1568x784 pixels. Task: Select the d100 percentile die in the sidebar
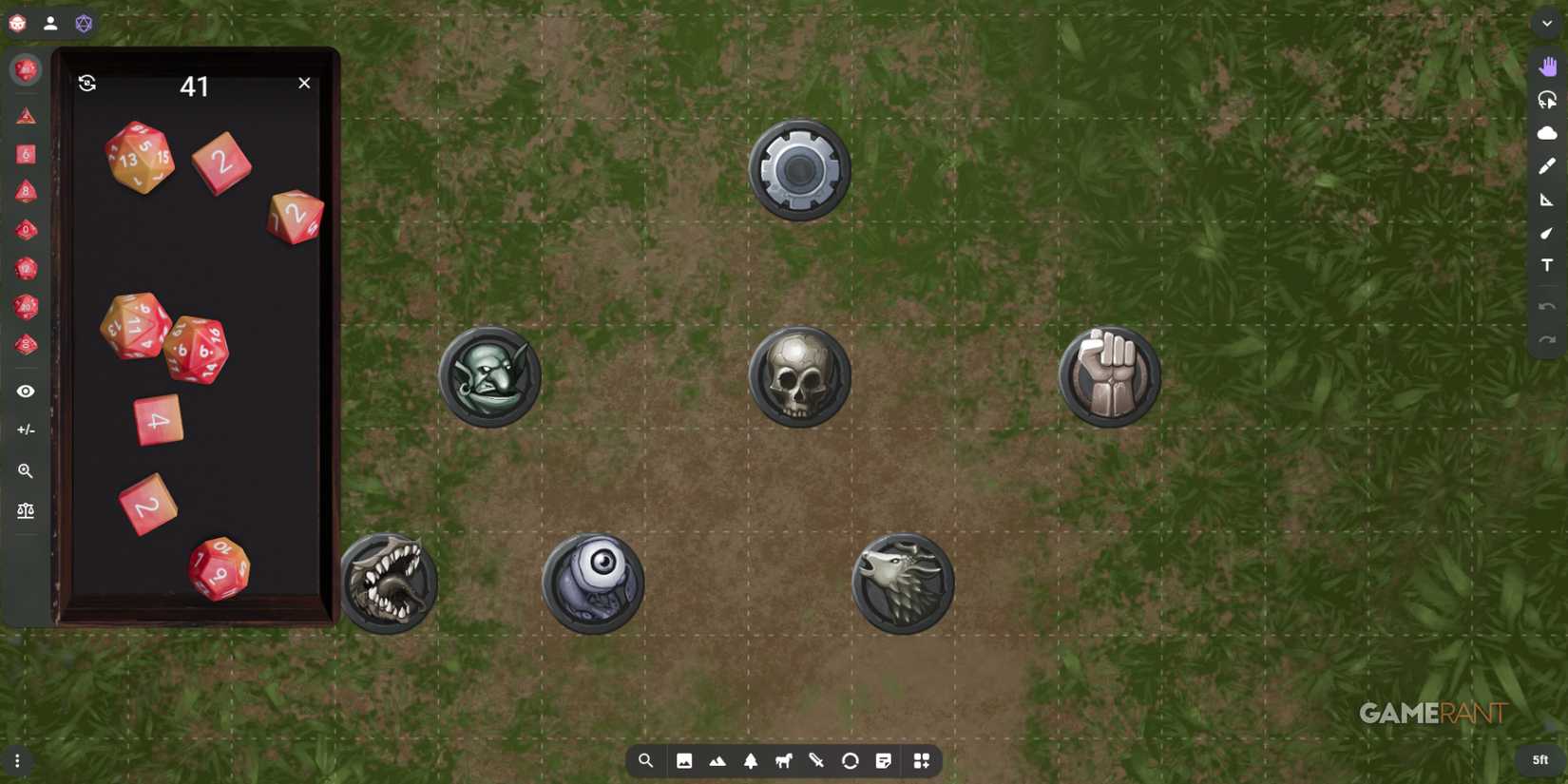coord(26,344)
